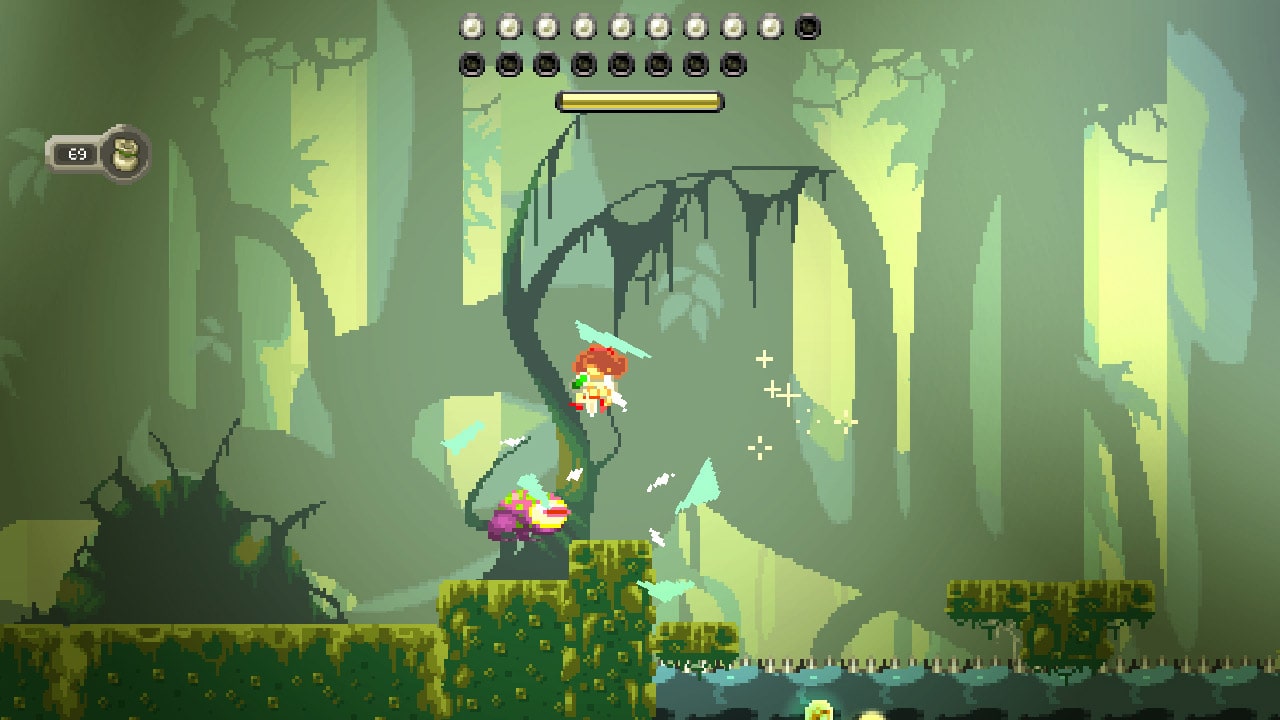
Task: Click the yellow health bar
Action: point(640,100)
